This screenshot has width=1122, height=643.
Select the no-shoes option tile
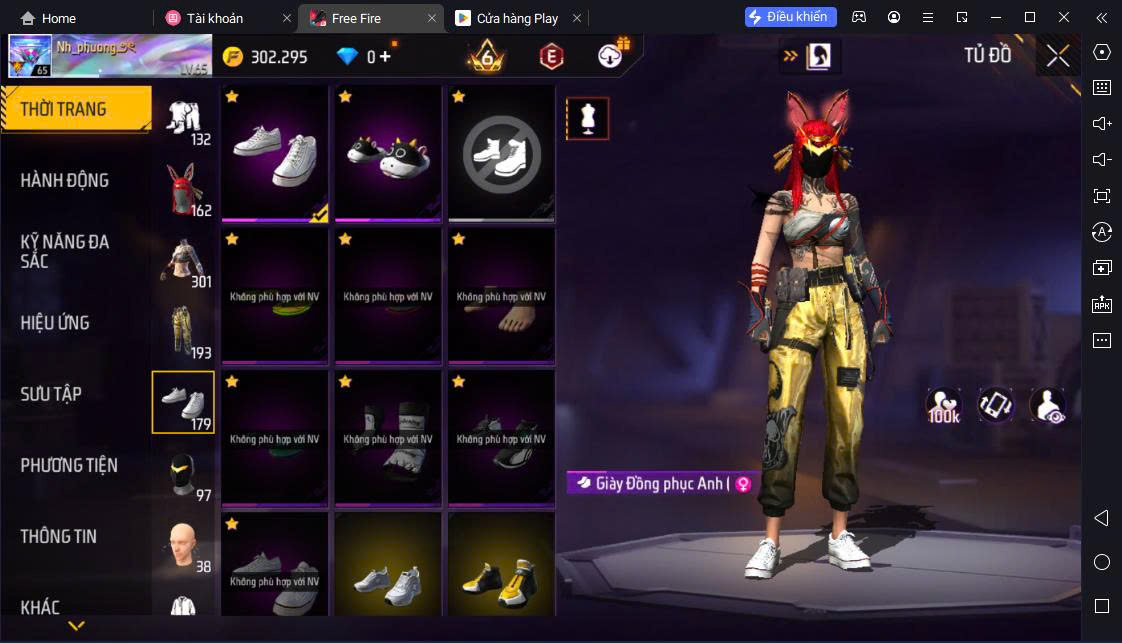(x=501, y=152)
